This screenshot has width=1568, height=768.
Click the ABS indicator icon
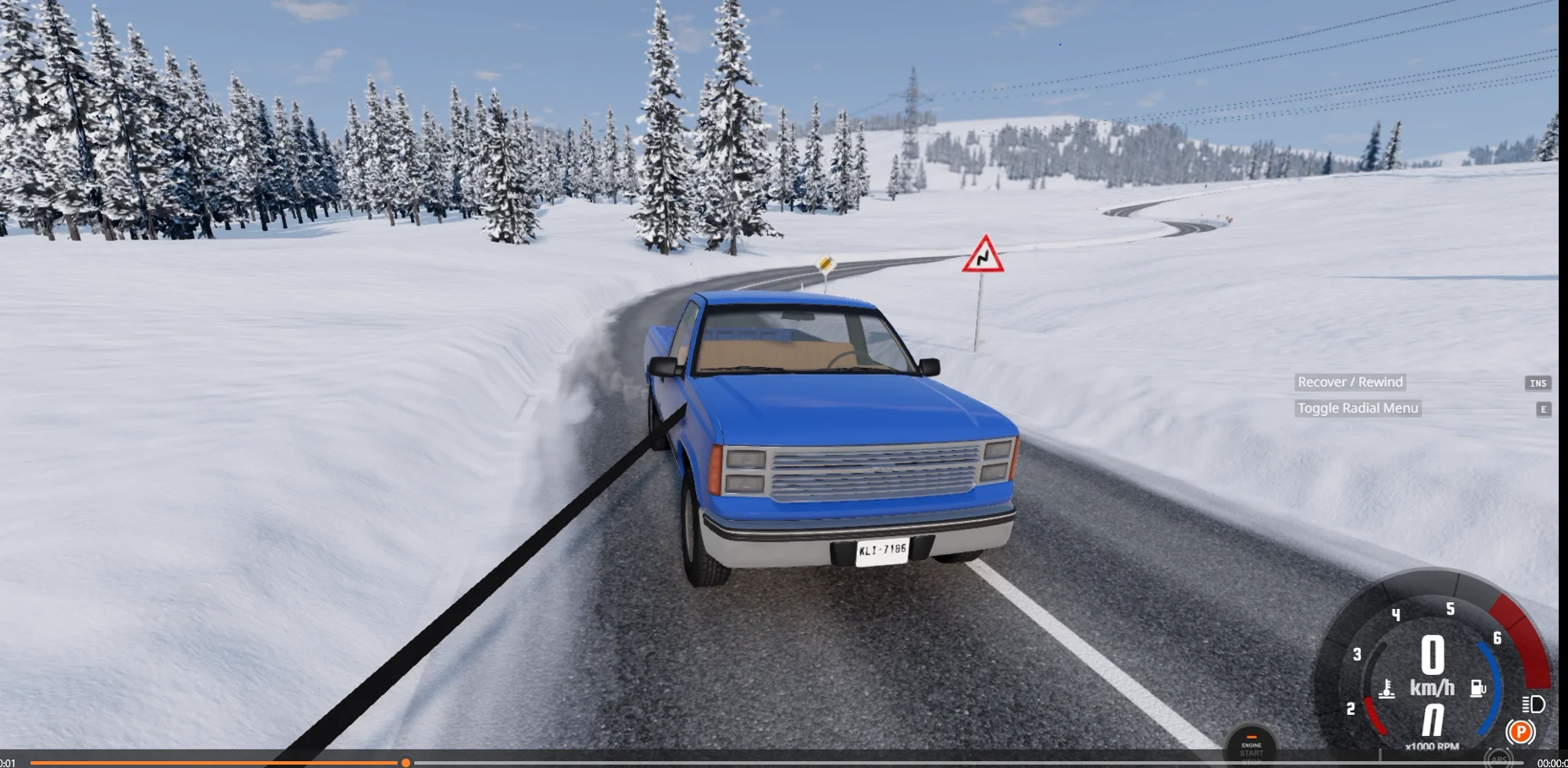point(1498,758)
